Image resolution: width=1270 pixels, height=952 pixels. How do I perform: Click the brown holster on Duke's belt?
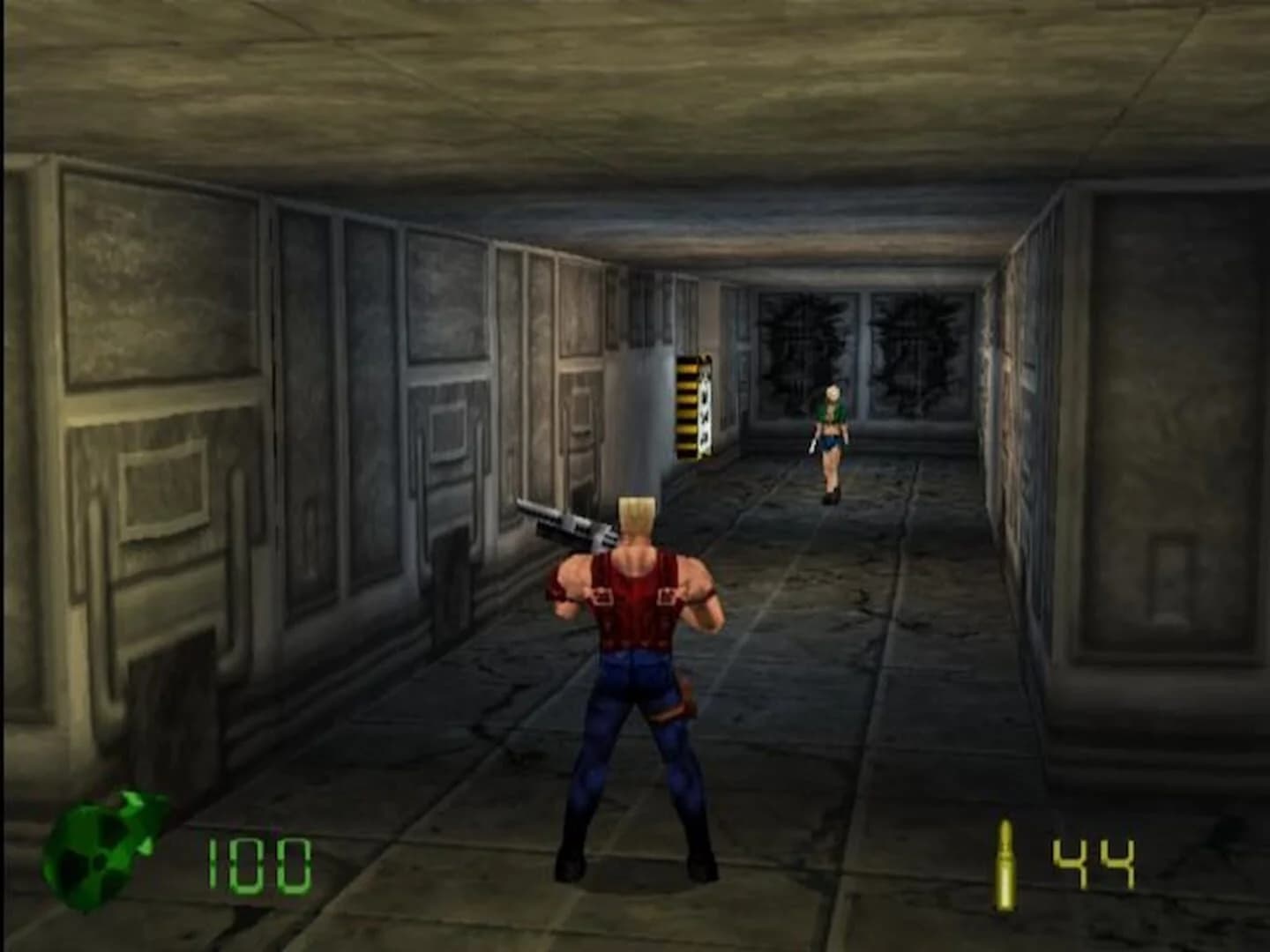pyautogui.click(x=688, y=696)
